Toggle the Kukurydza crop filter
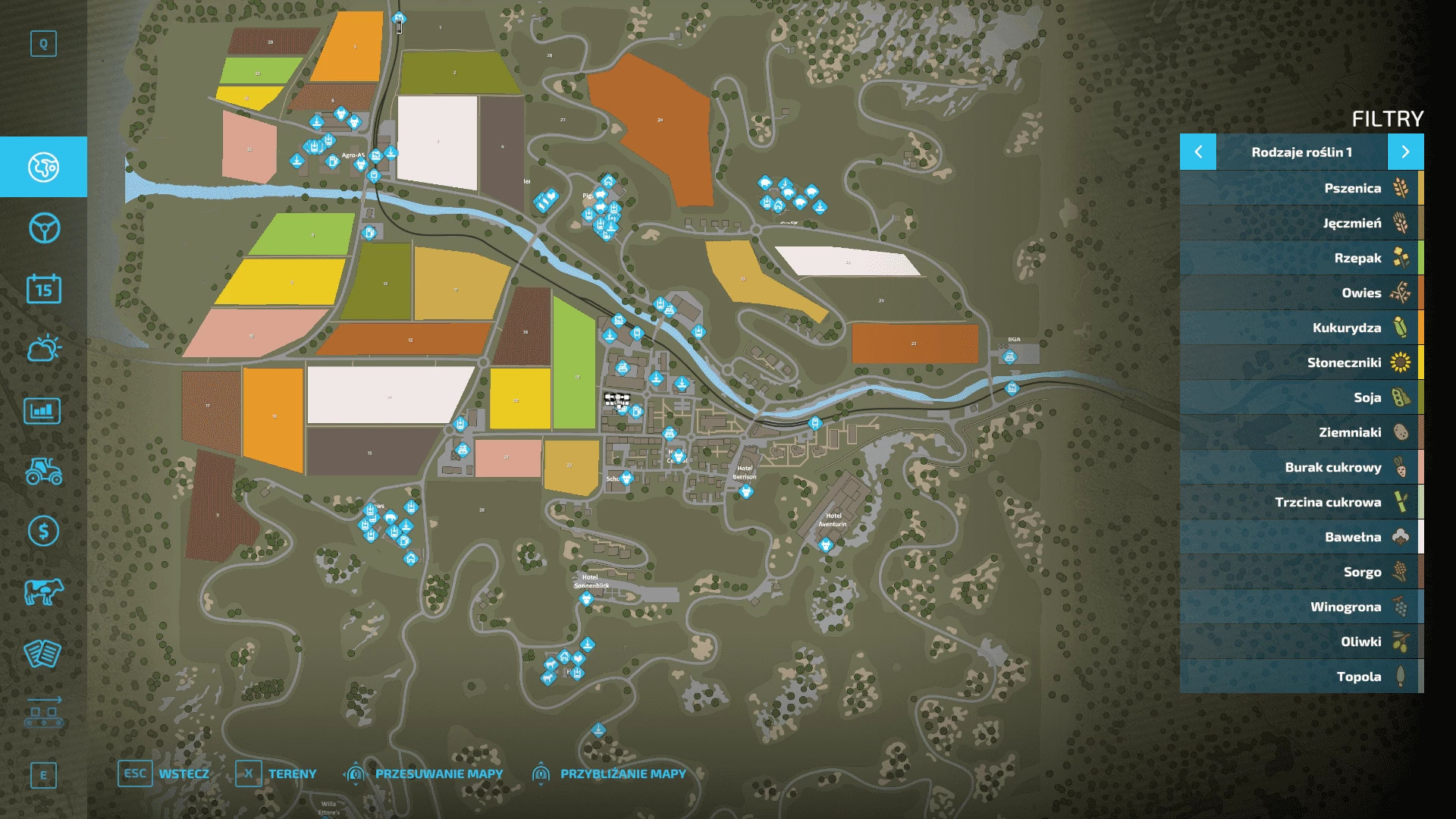The height and width of the screenshot is (819, 1456). [1301, 328]
